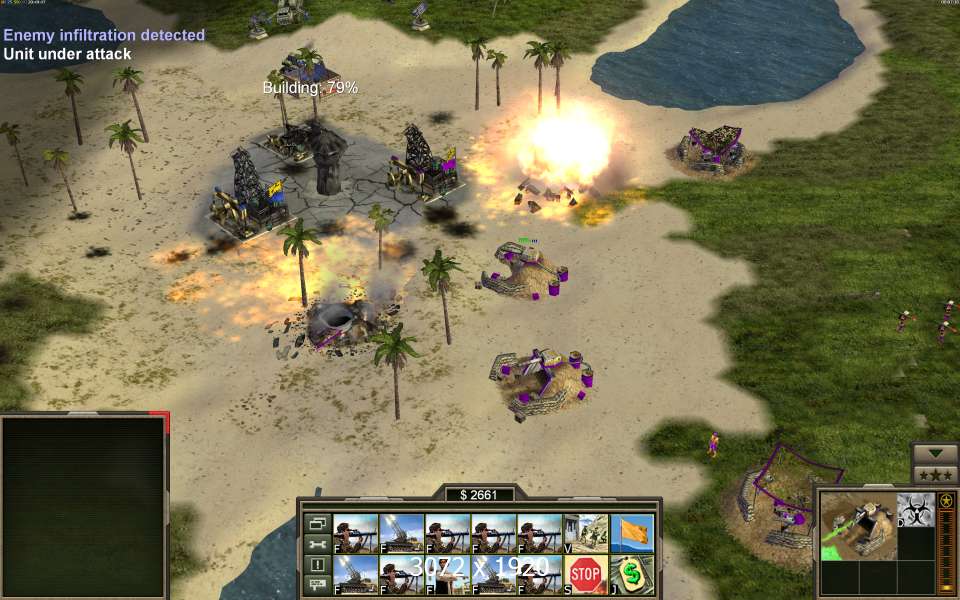Click the dark radar minimap panel
The image size is (960, 600).
[x=83, y=506]
